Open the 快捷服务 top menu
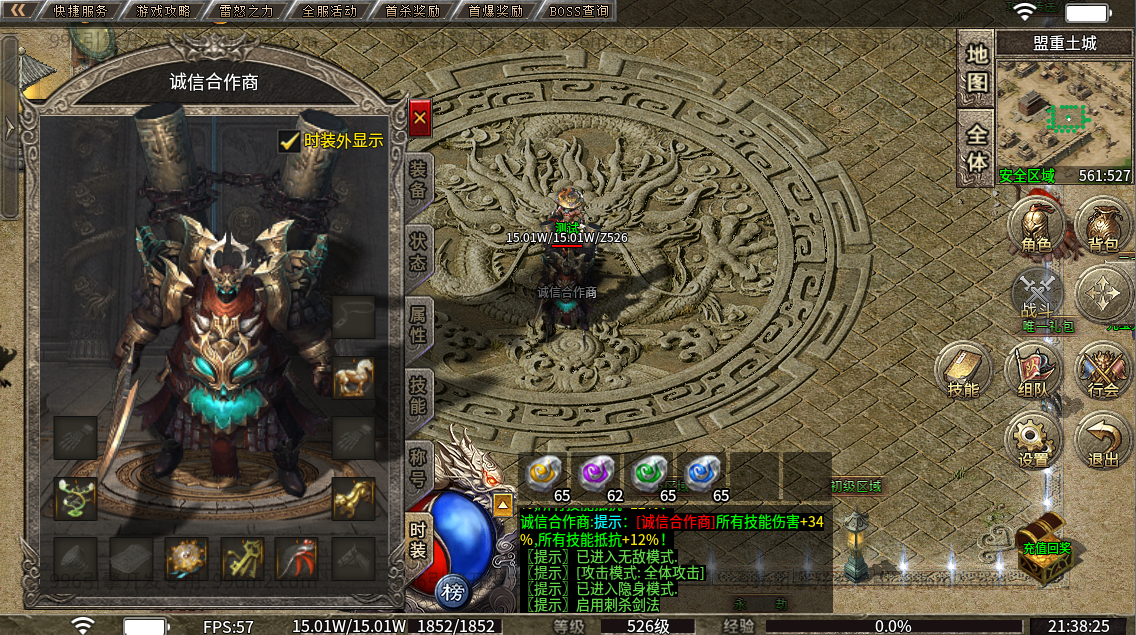Viewport: 1136px width, 635px height. (x=80, y=12)
